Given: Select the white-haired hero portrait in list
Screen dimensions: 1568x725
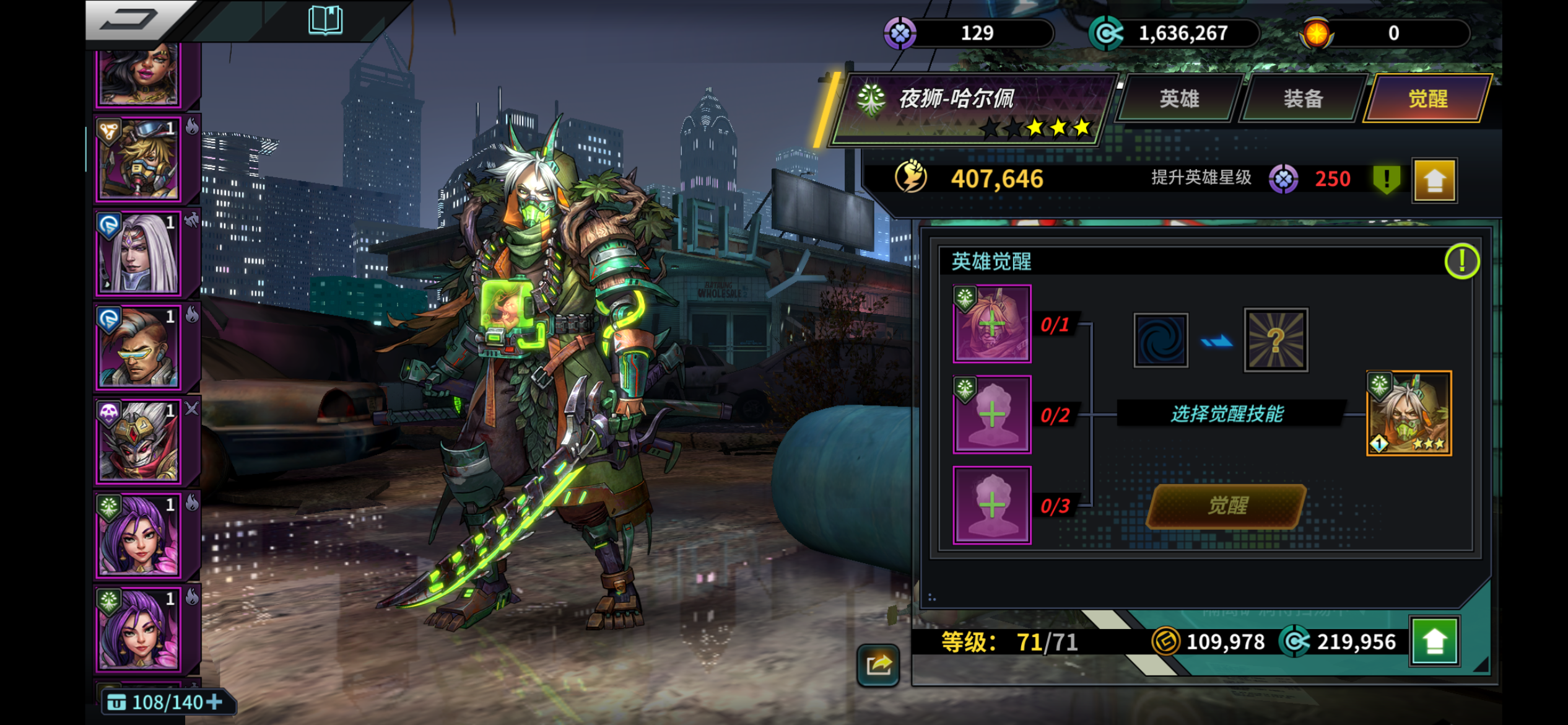Looking at the screenshot, I should [139, 253].
